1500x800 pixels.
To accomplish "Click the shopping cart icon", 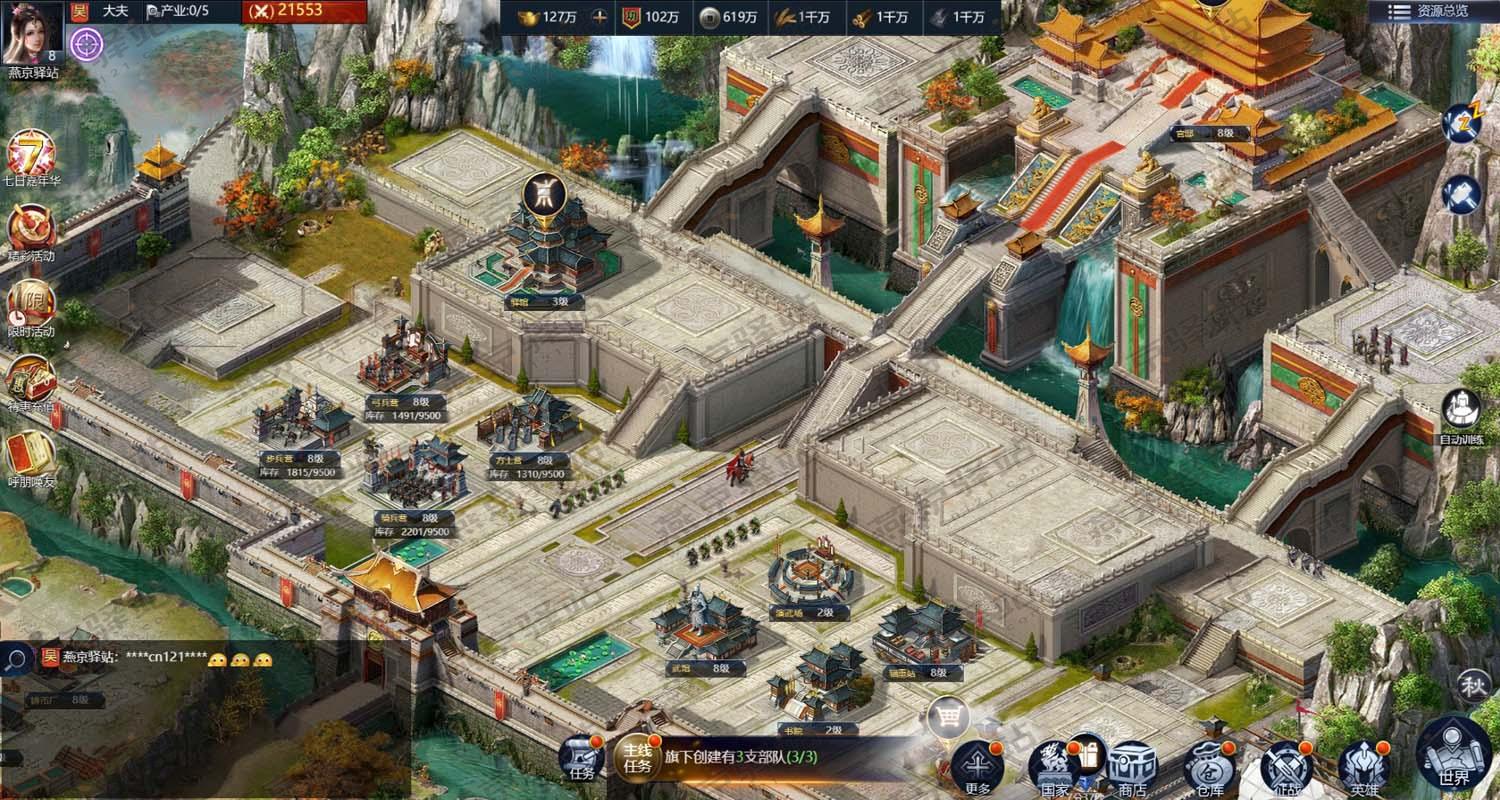I will click(x=947, y=715).
